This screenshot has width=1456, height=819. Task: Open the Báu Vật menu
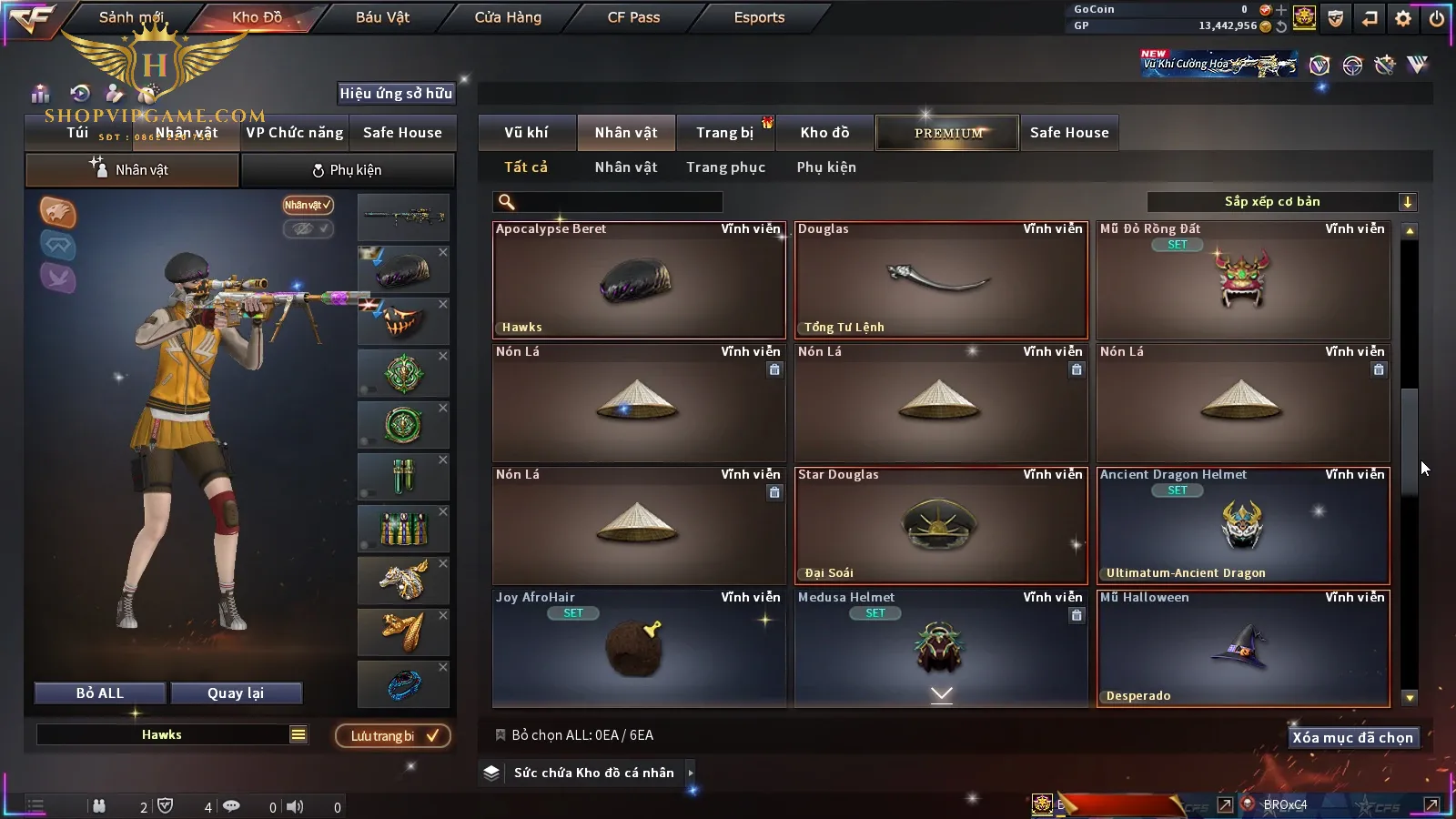tap(382, 17)
